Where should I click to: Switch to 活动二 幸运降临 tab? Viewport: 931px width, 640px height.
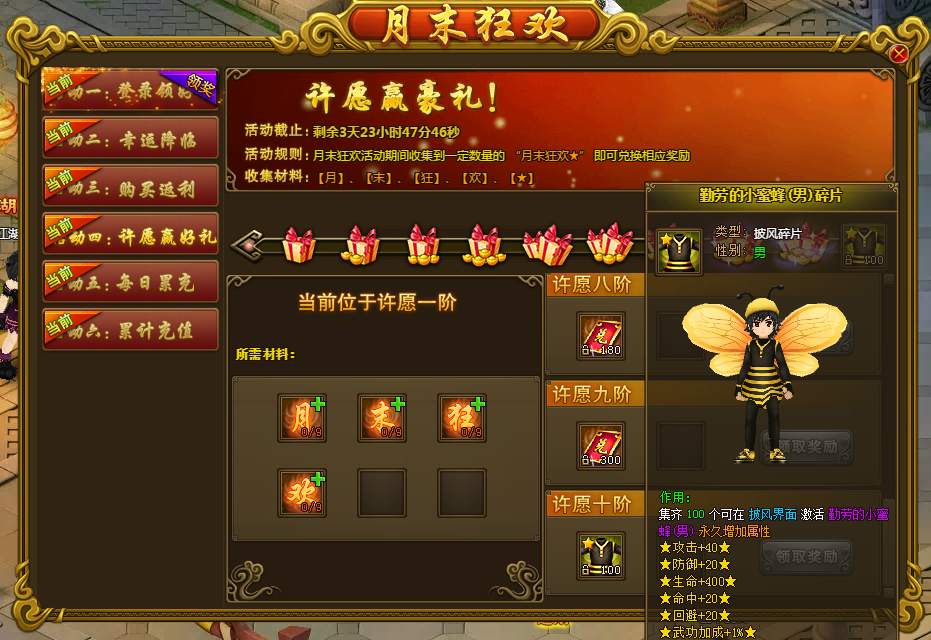(x=130, y=137)
